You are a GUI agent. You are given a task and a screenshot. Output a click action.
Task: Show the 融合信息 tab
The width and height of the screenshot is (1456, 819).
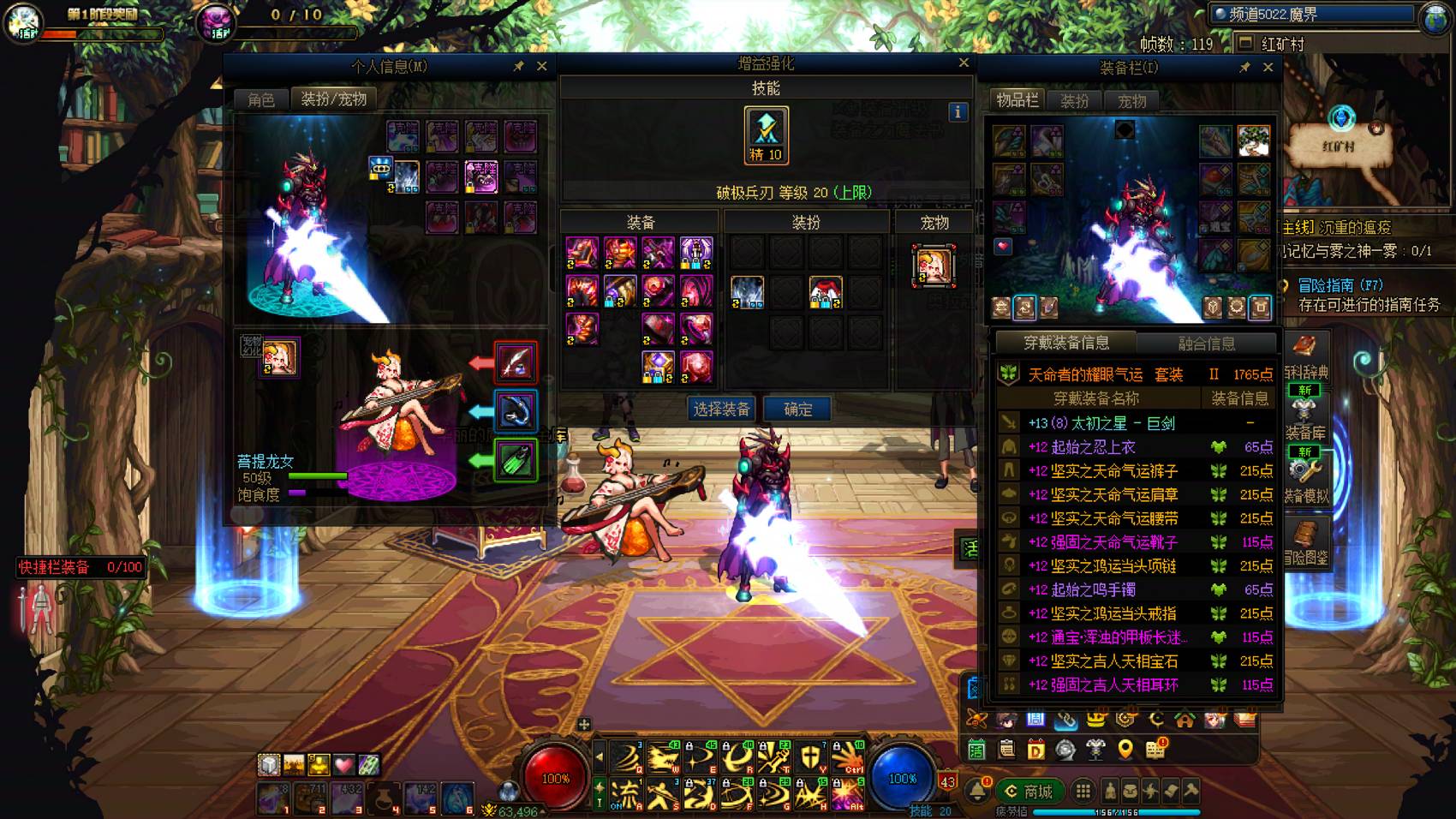pyautogui.click(x=1206, y=344)
